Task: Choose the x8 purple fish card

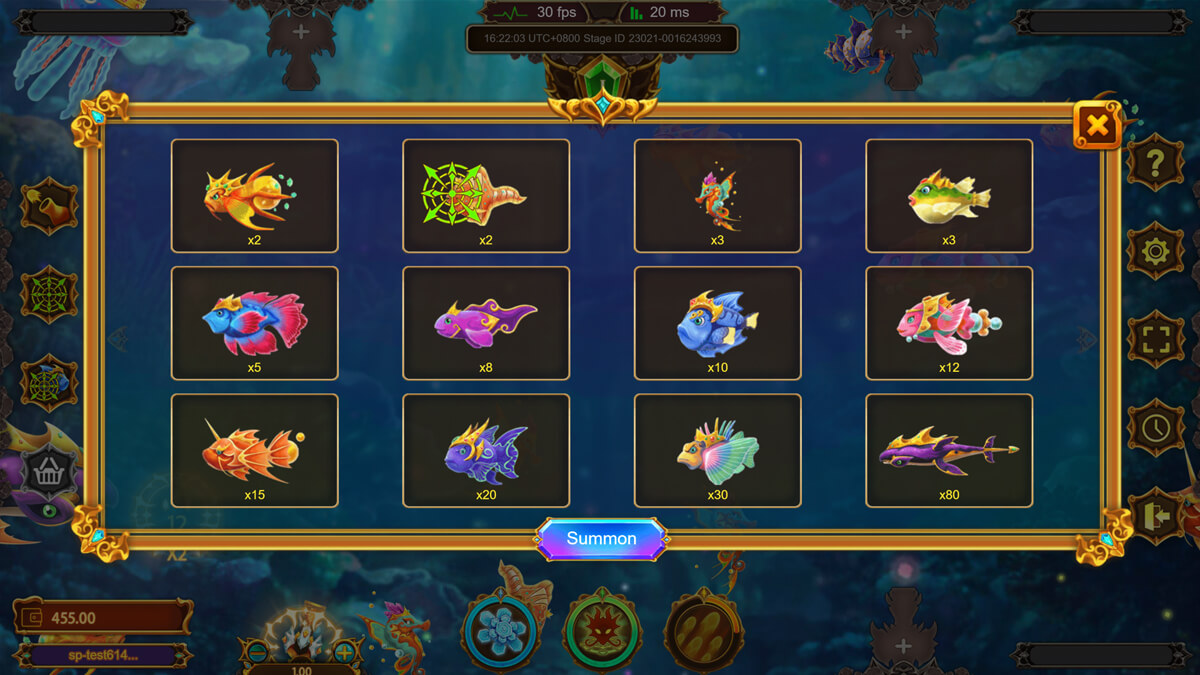Action: pos(486,323)
